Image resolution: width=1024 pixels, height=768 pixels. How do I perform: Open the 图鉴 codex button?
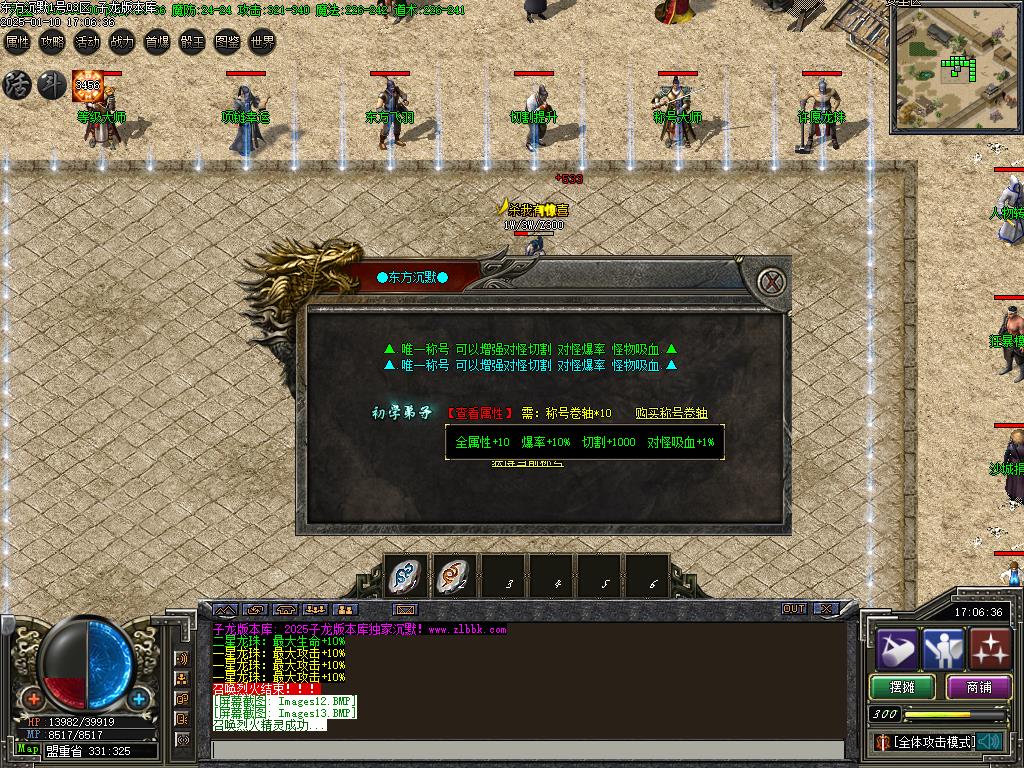pos(227,42)
